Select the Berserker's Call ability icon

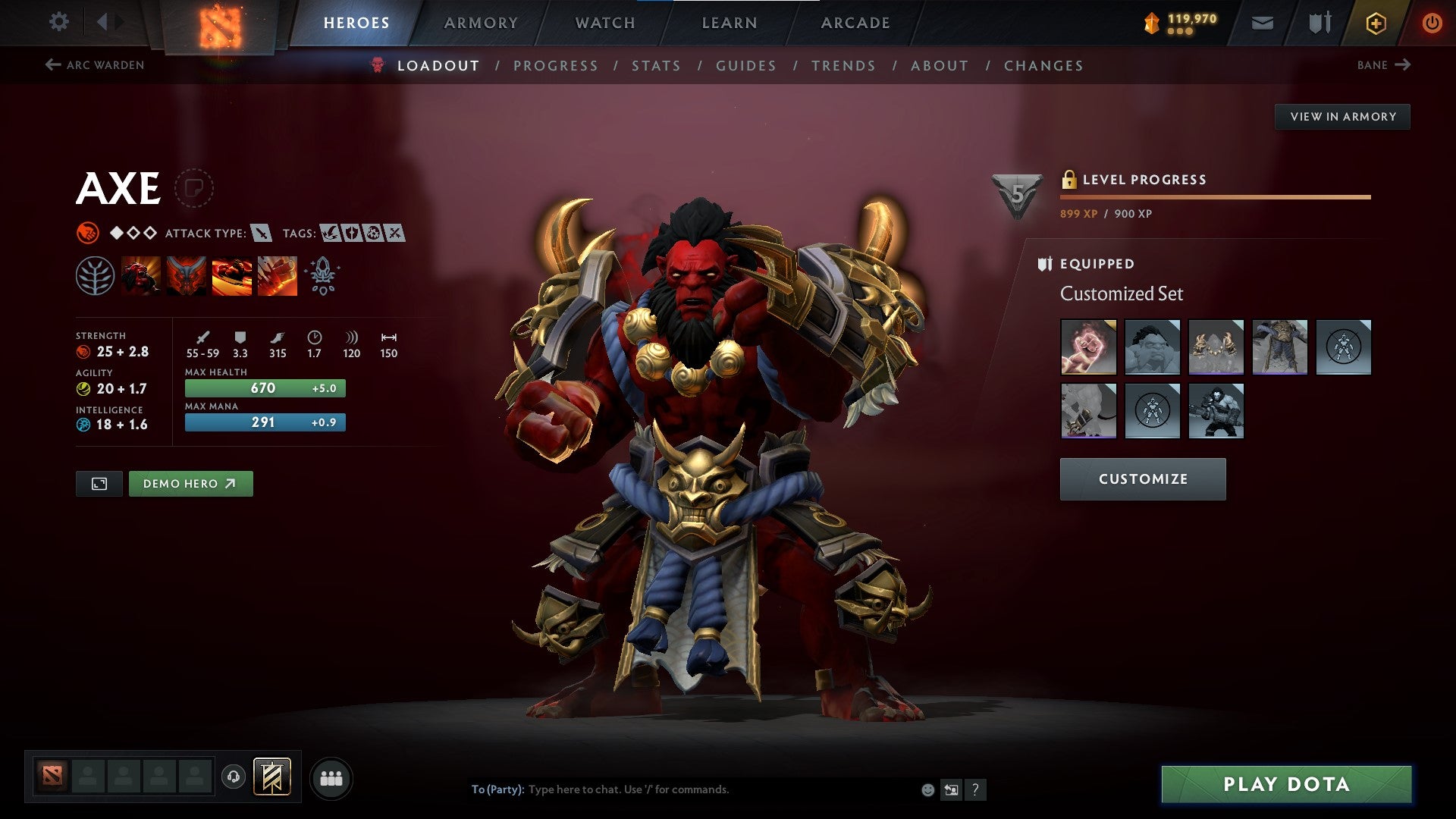(142, 275)
